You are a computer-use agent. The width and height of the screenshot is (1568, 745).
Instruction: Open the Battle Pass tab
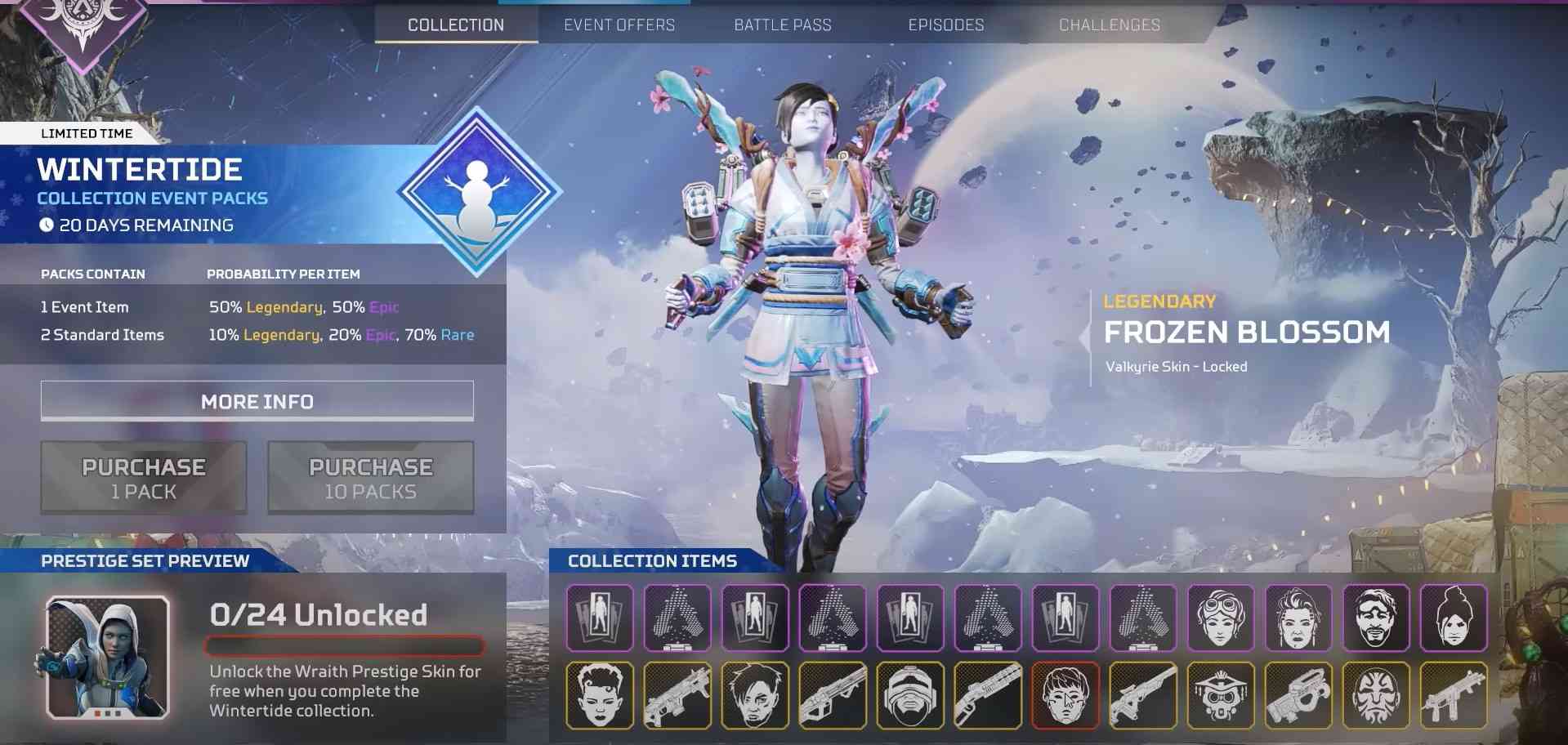[x=783, y=25]
